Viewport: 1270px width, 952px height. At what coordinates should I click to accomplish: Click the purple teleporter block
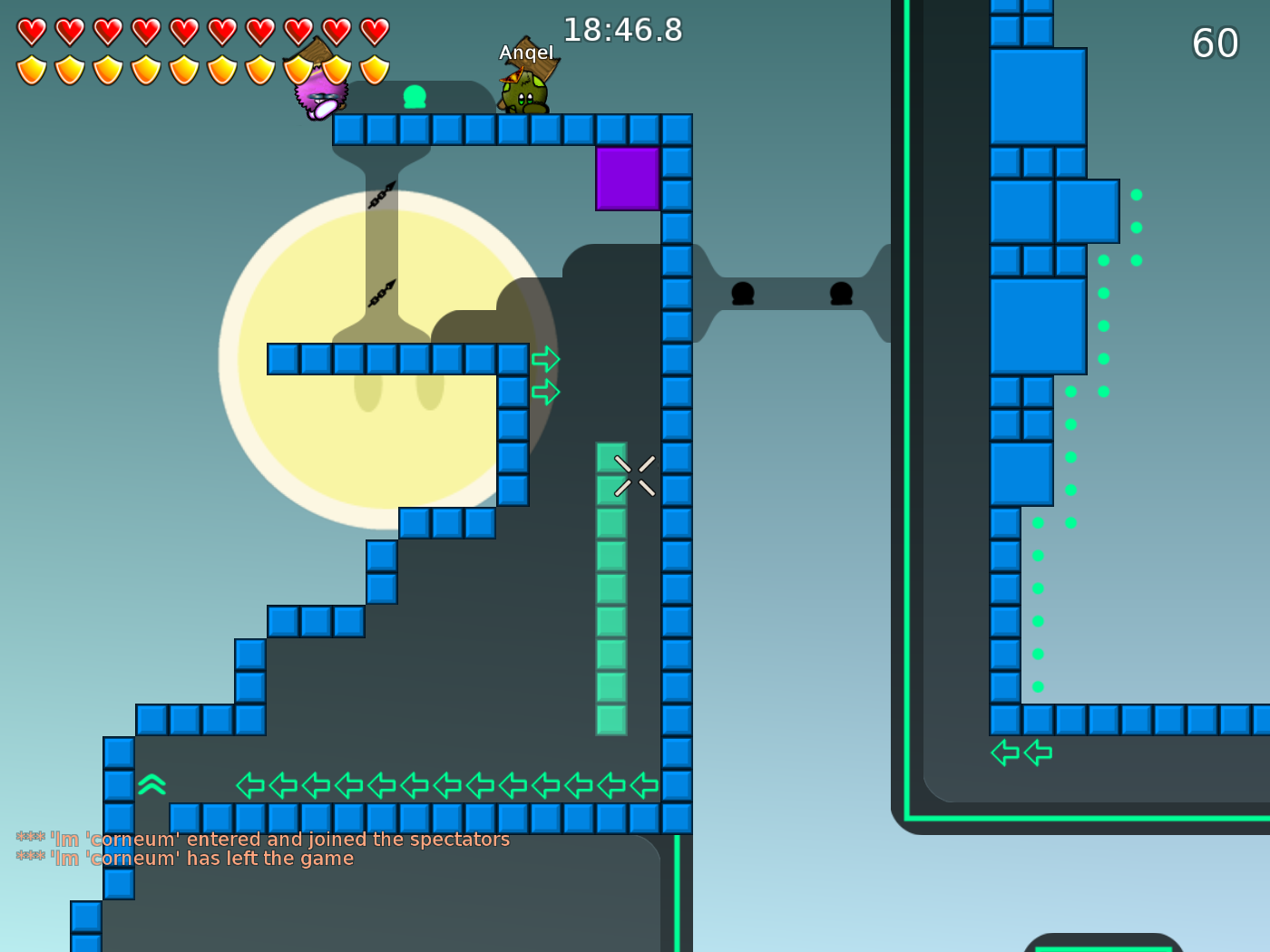[x=627, y=180]
